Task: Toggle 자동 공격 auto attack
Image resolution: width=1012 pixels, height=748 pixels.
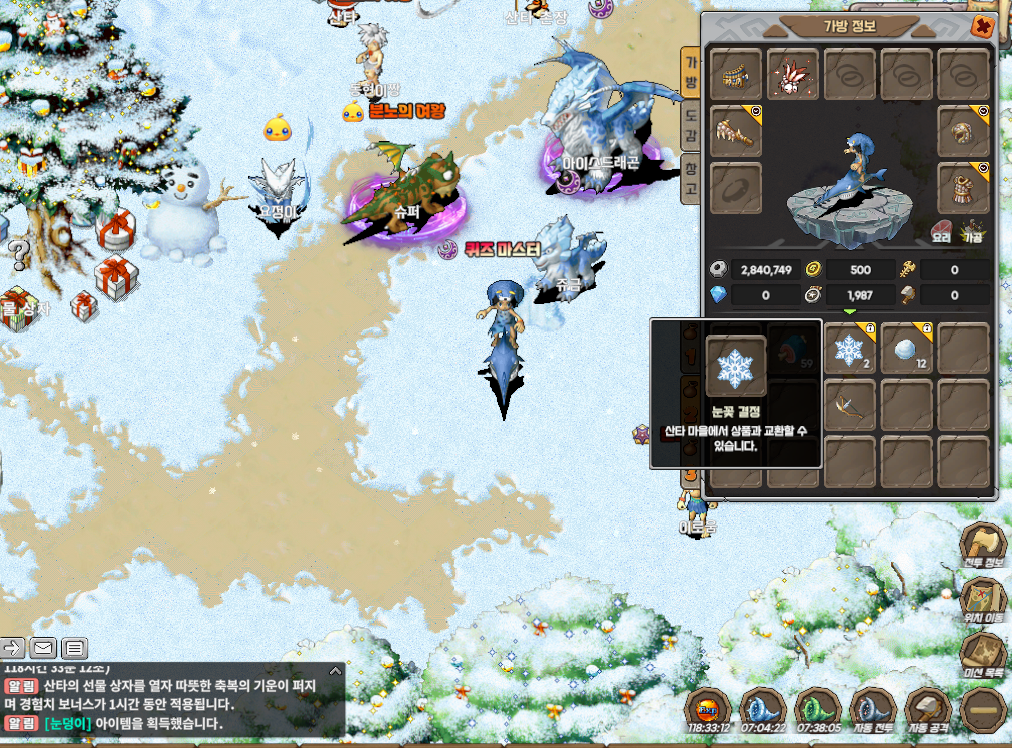Action: 928,712
